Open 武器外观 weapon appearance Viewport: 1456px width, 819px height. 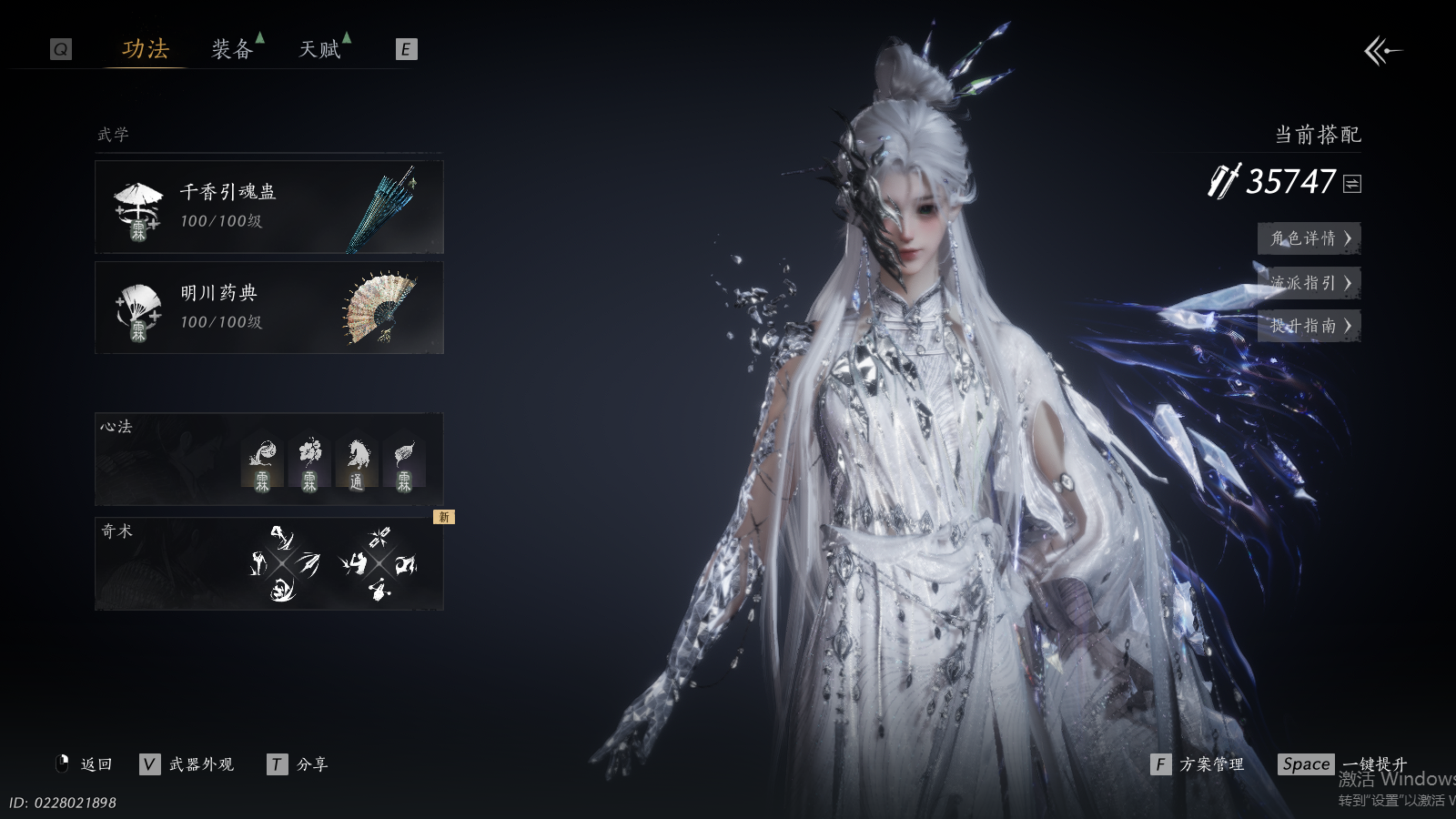pos(188,764)
